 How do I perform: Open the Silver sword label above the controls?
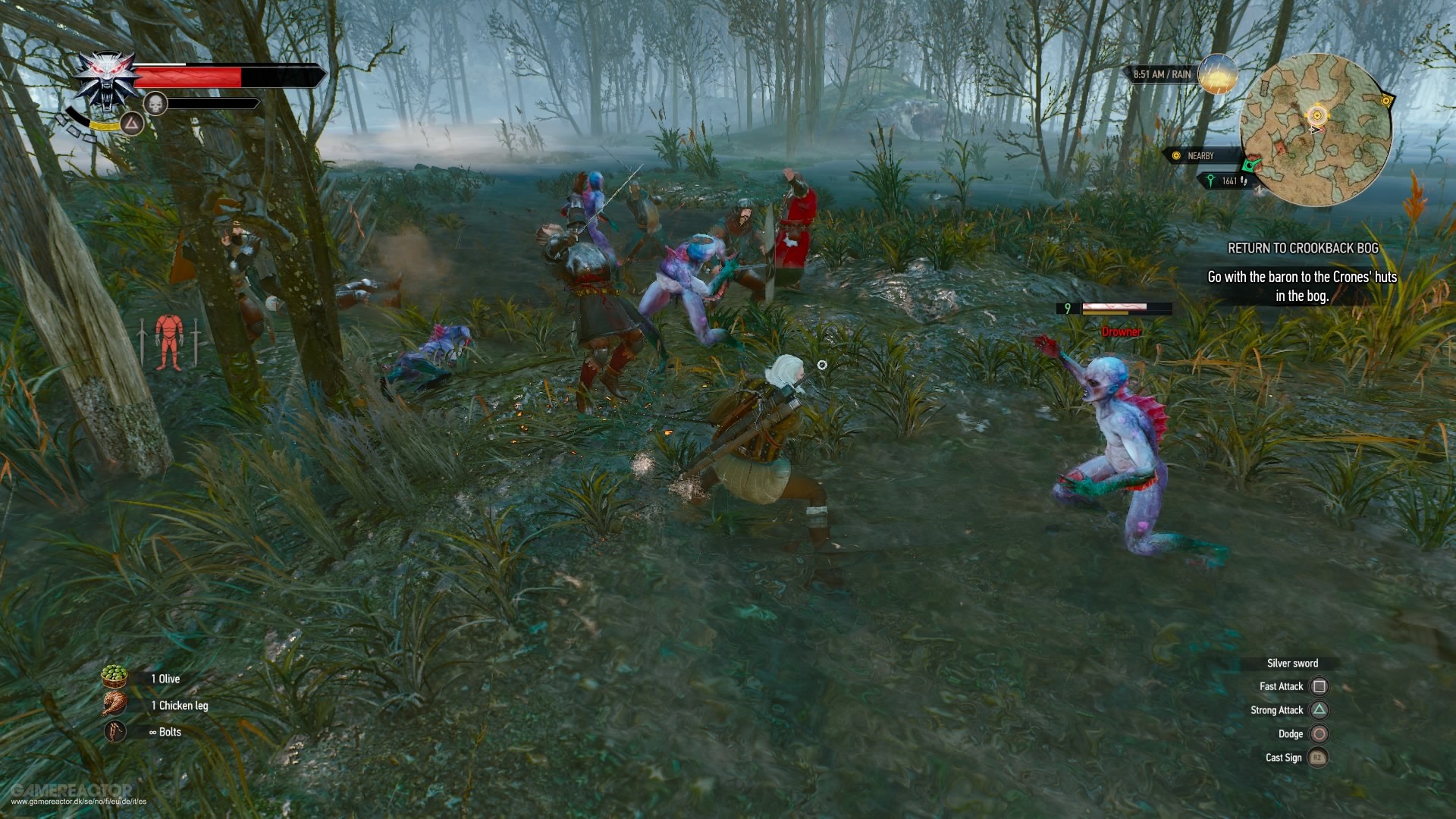click(x=1293, y=663)
